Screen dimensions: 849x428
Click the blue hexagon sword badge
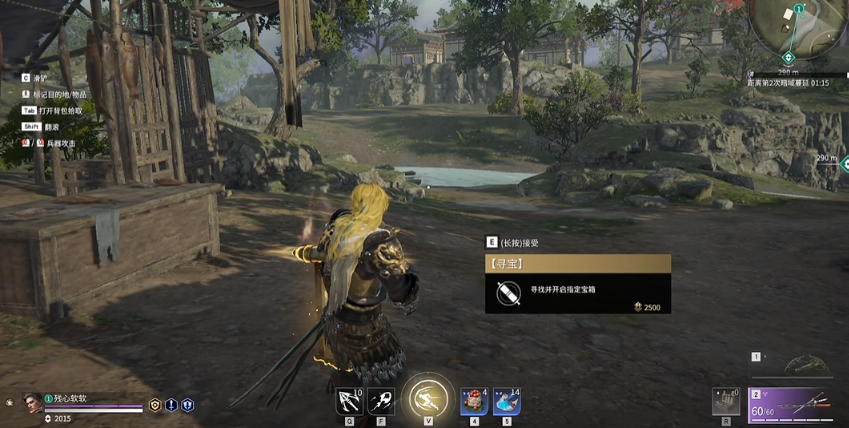click(171, 405)
